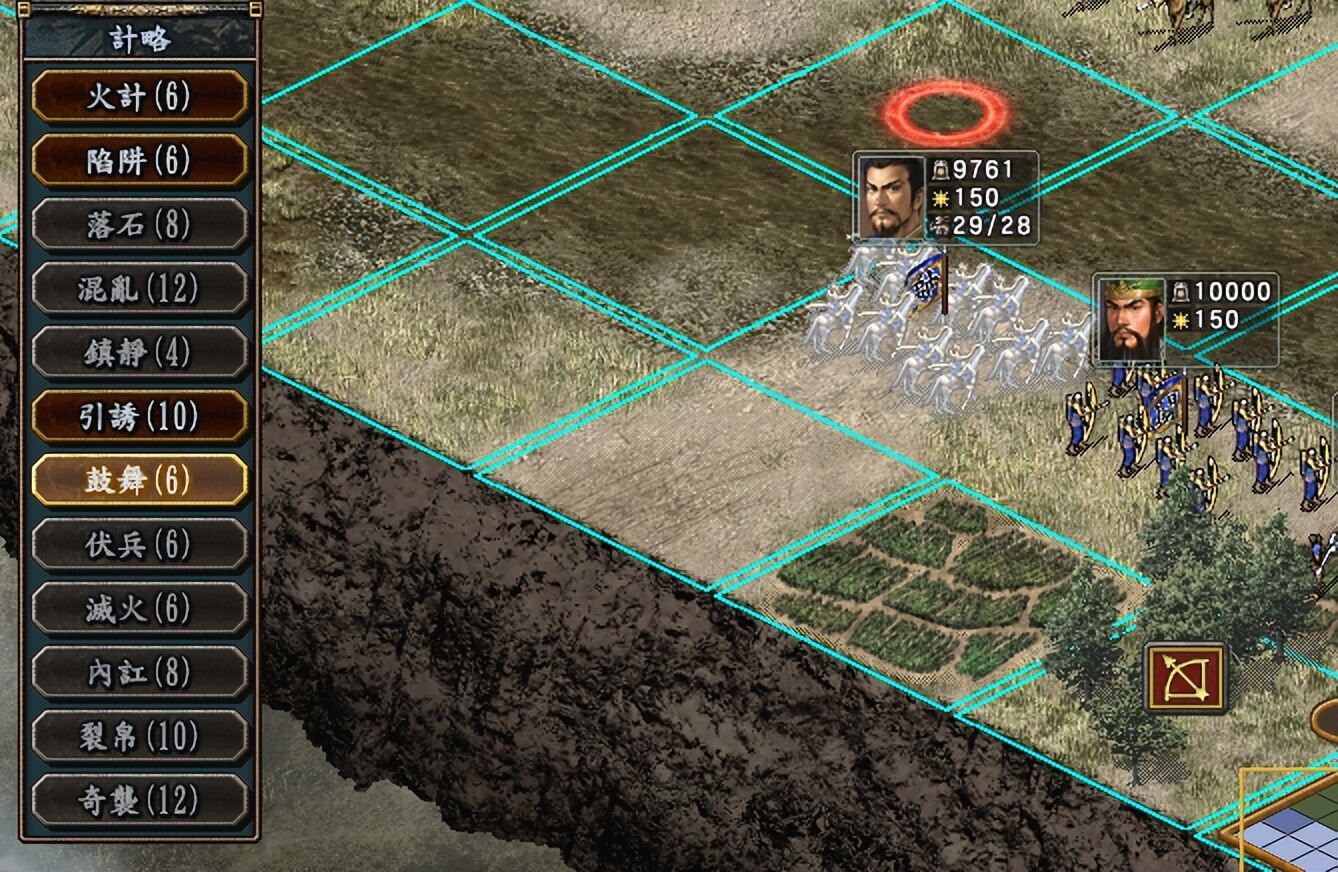Pick the 內訌 (8) stratagem
Screen dimensions: 1338x872
click(x=139, y=673)
